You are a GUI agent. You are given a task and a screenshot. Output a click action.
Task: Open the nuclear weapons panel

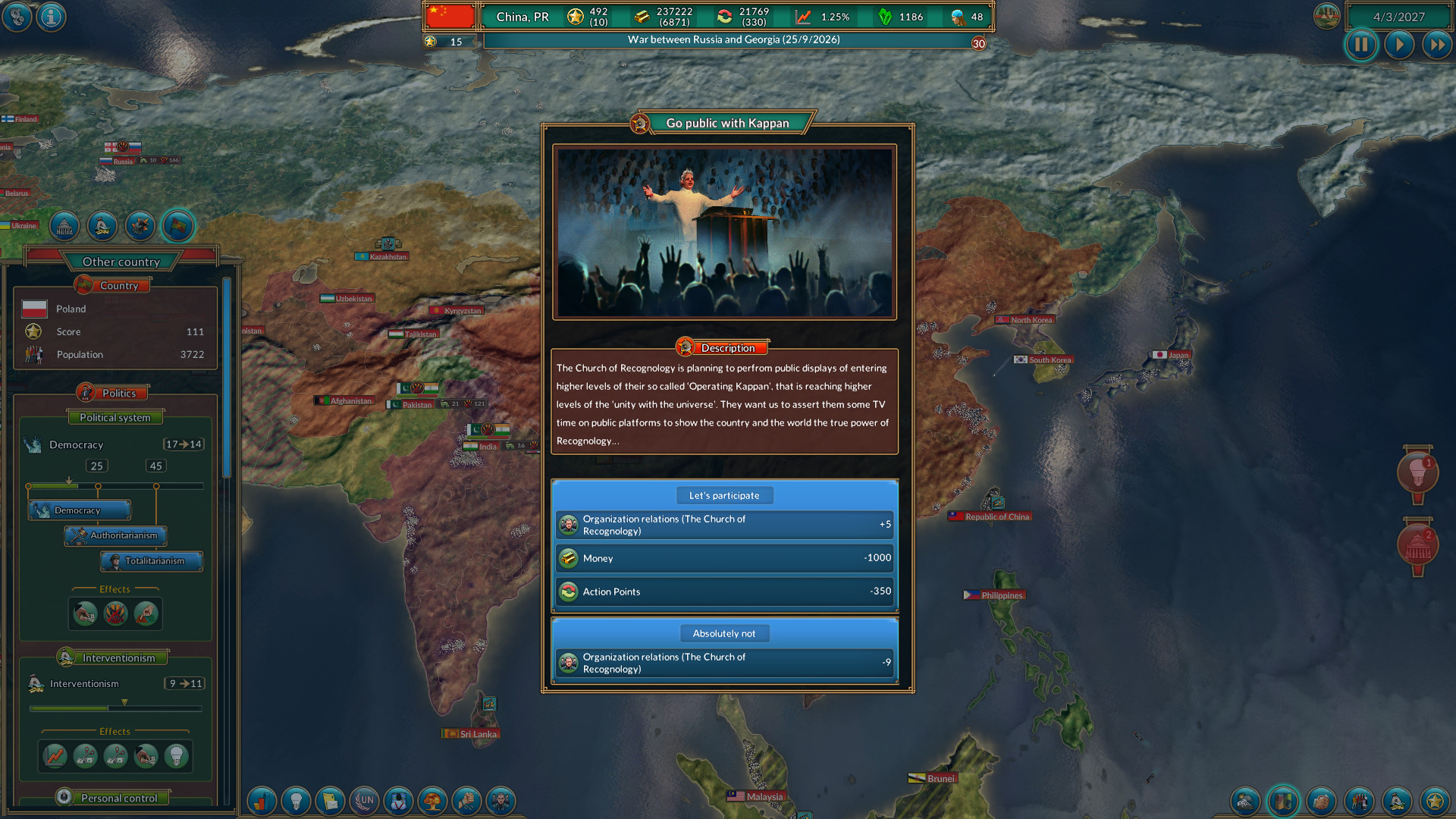(x=433, y=802)
